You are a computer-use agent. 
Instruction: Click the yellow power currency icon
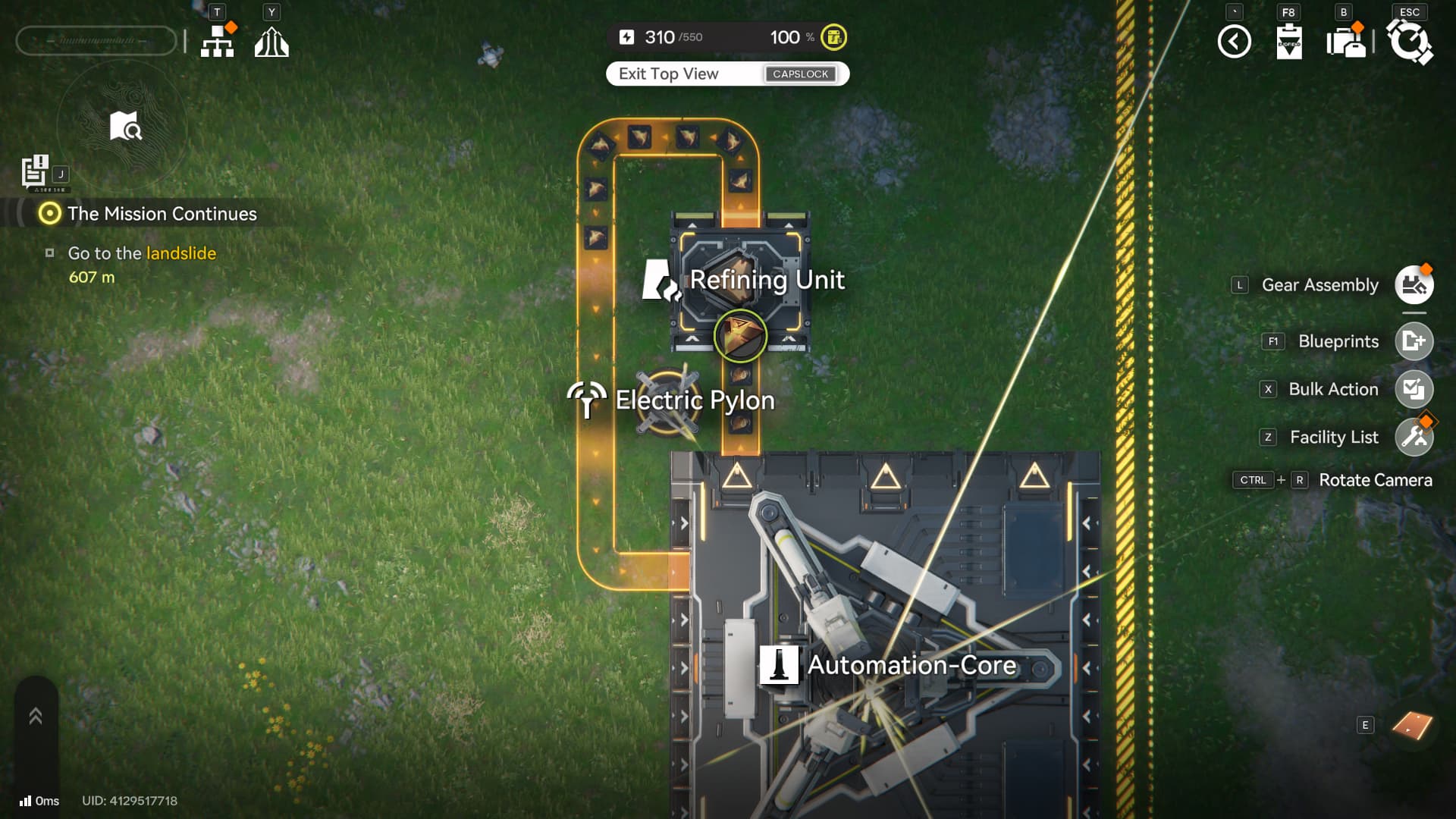833,37
